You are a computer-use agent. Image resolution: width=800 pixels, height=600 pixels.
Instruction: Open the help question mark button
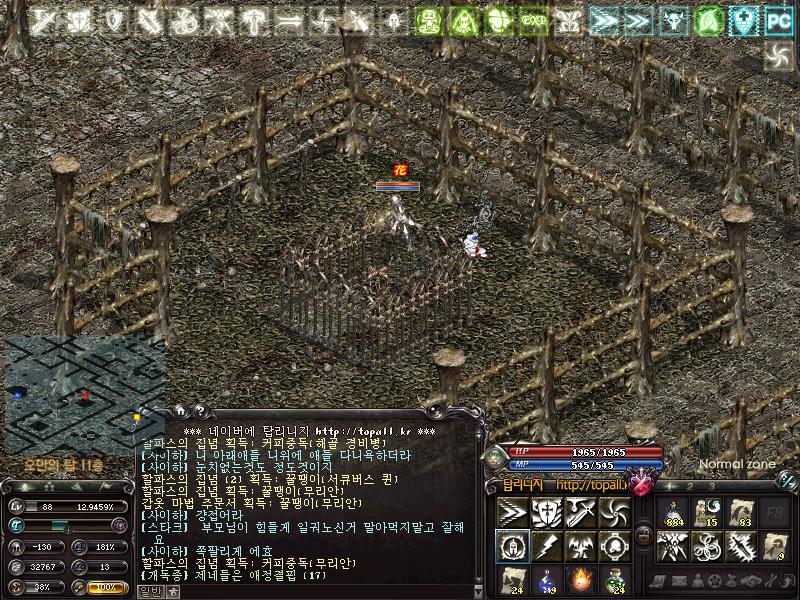point(199,410)
